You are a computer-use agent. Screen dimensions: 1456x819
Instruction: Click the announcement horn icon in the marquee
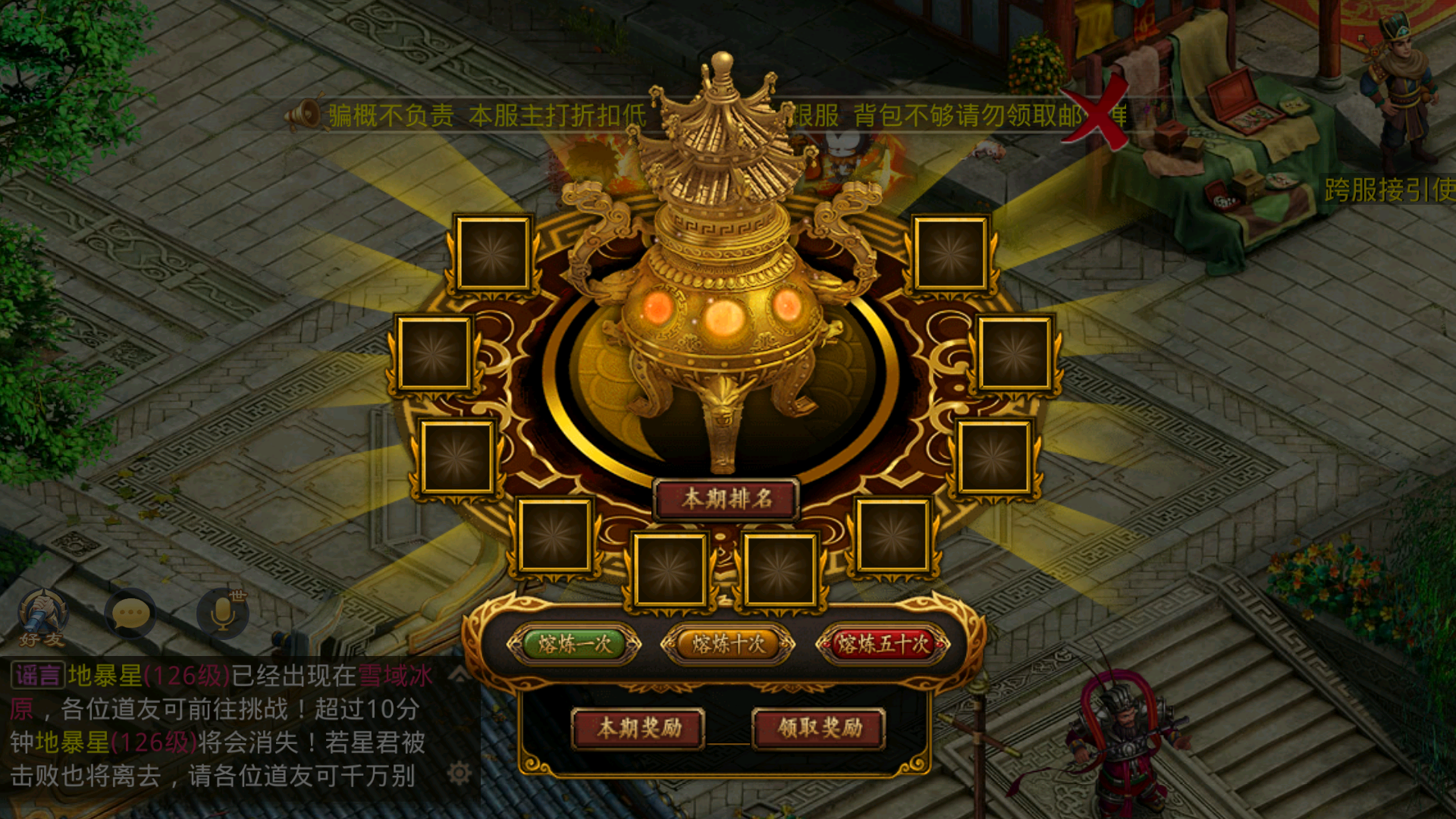tap(302, 115)
